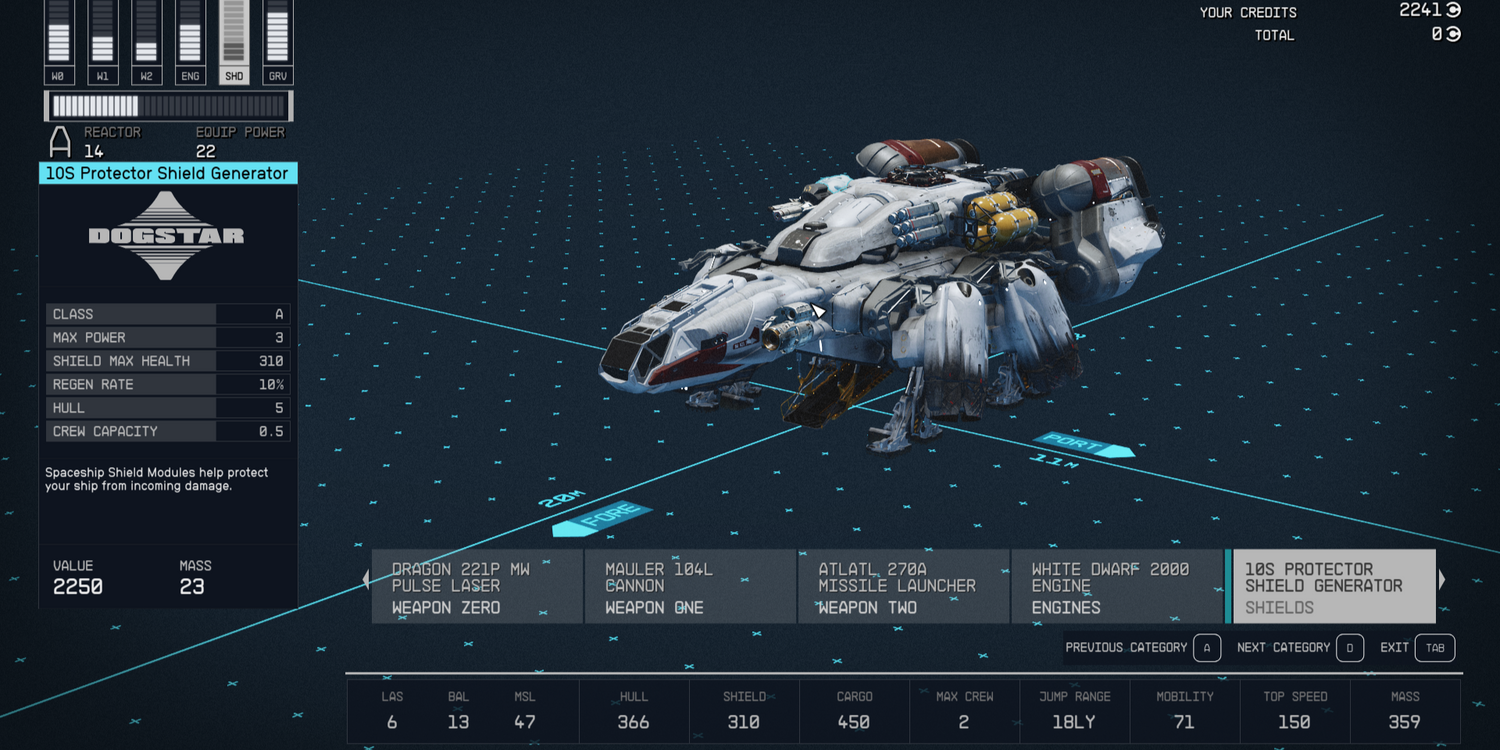Viewport: 1500px width, 750px height.
Task: Click the left arrow beside the category strip
Action: tap(365, 579)
